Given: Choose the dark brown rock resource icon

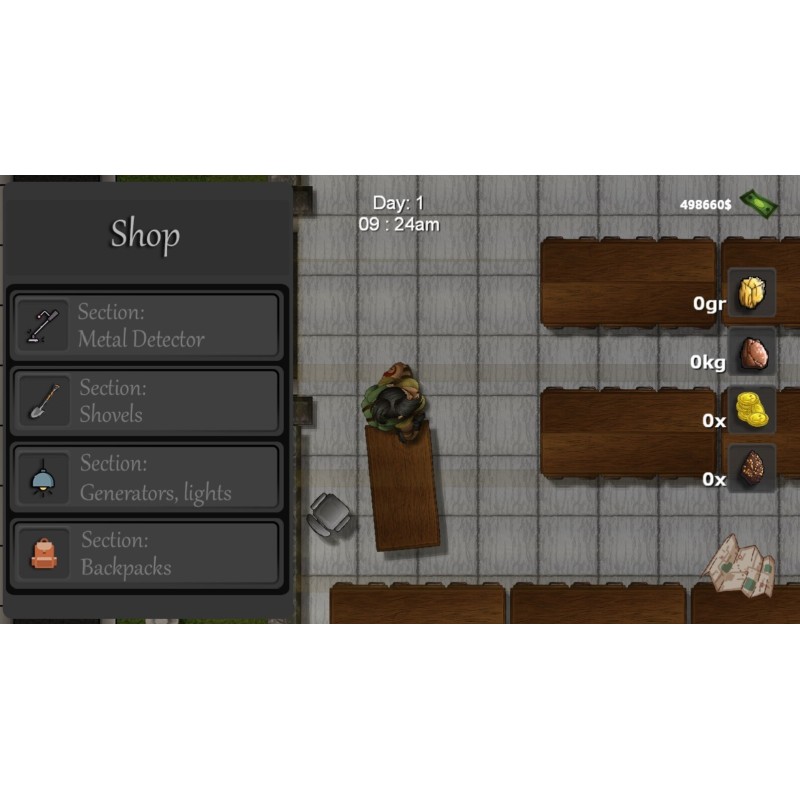Looking at the screenshot, I should click(x=752, y=469).
